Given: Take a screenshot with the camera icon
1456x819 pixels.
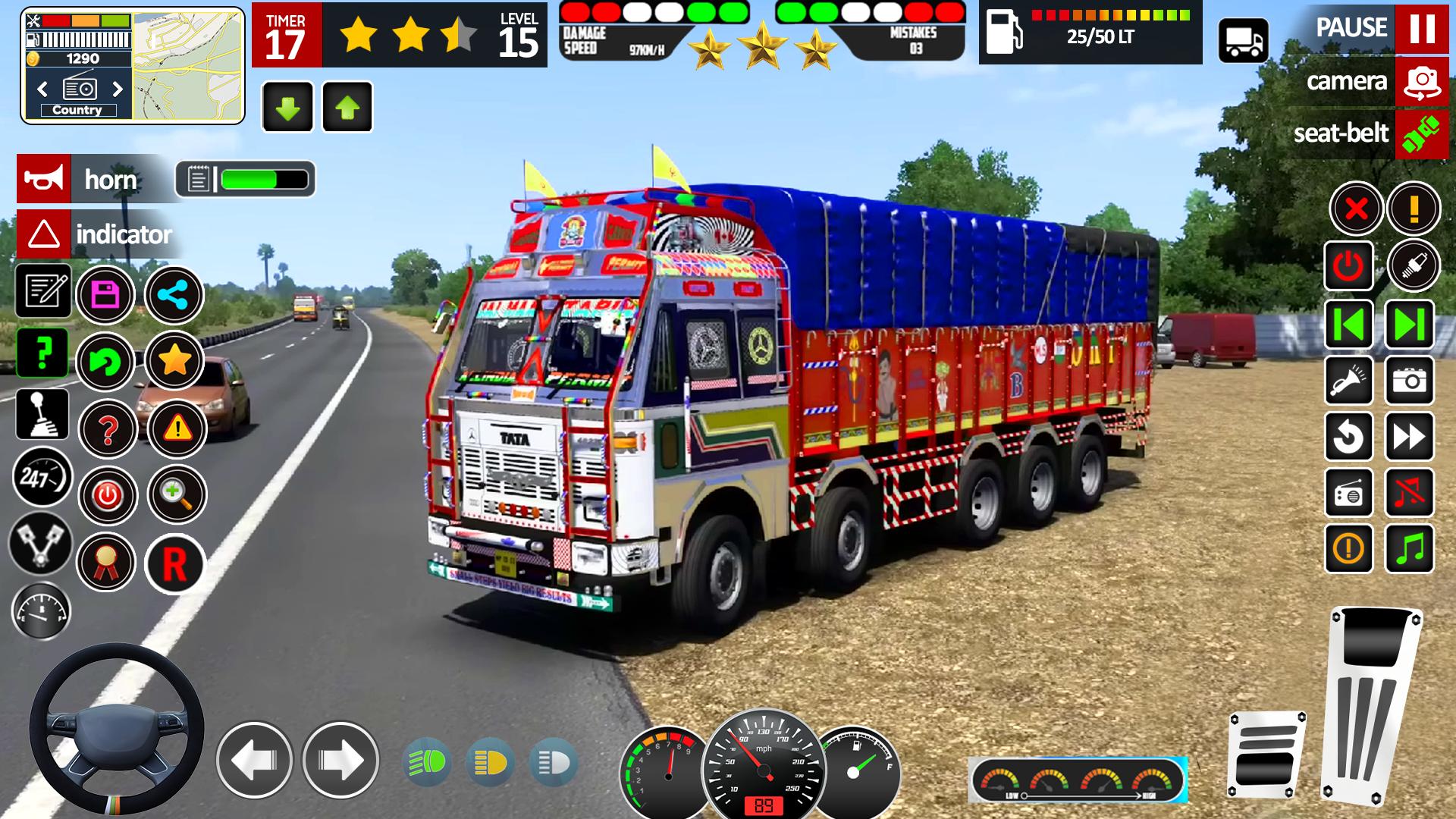Looking at the screenshot, I should point(1409,380).
